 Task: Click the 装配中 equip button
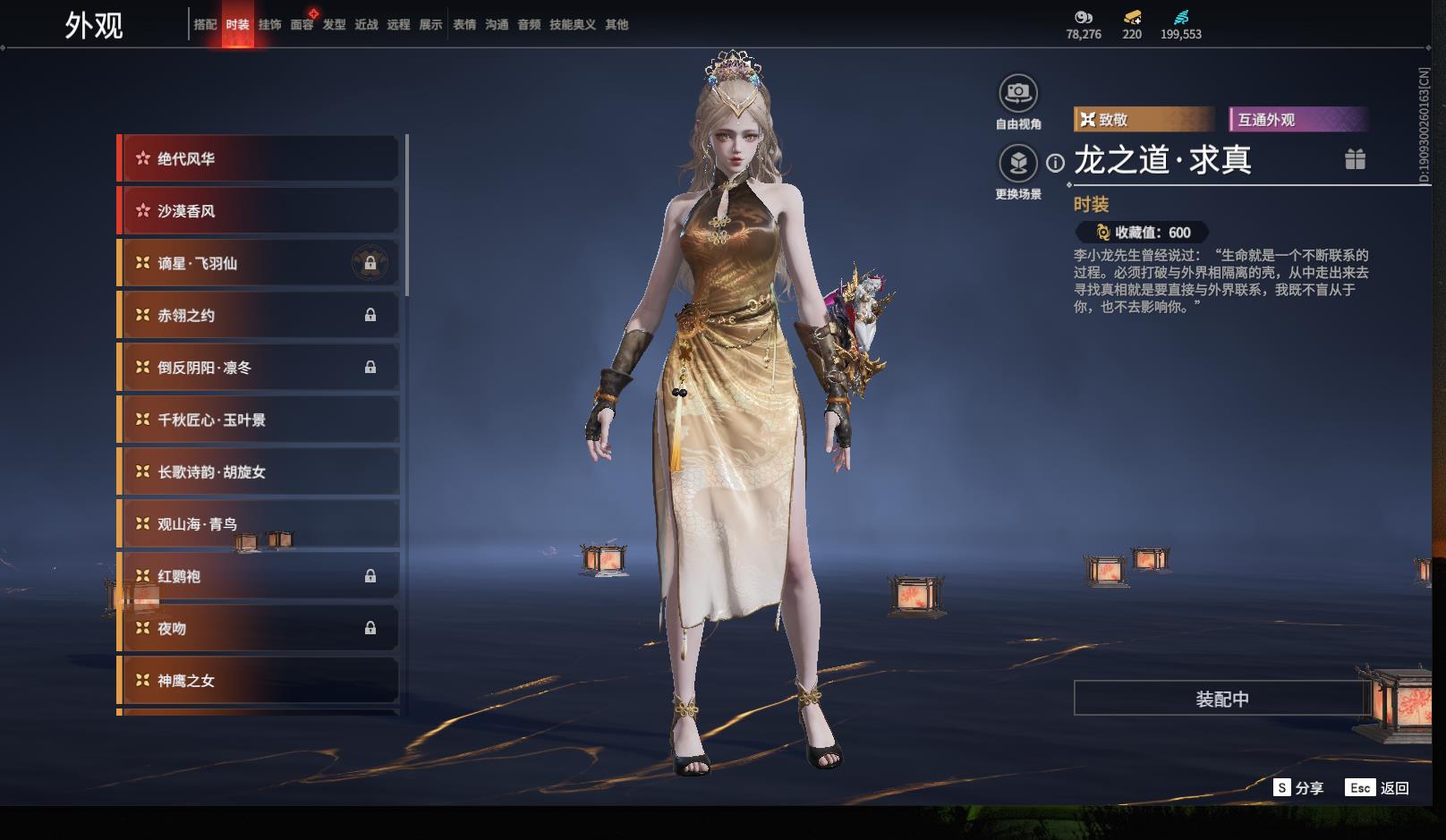coord(1221,699)
